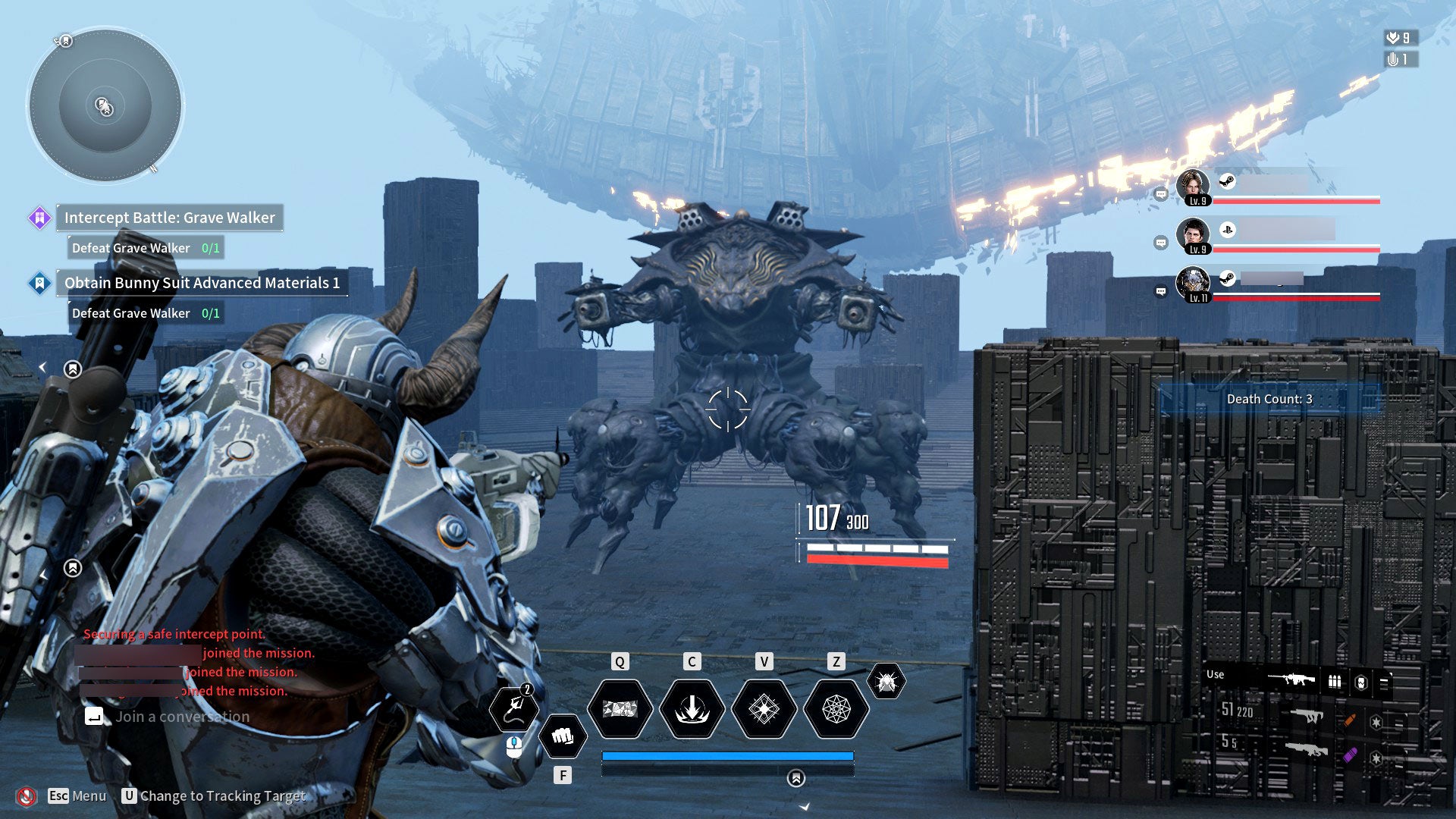Toggle chat for the Lv. 11 party member
Image resolution: width=1456 pixels, height=819 pixels.
coord(1159,291)
